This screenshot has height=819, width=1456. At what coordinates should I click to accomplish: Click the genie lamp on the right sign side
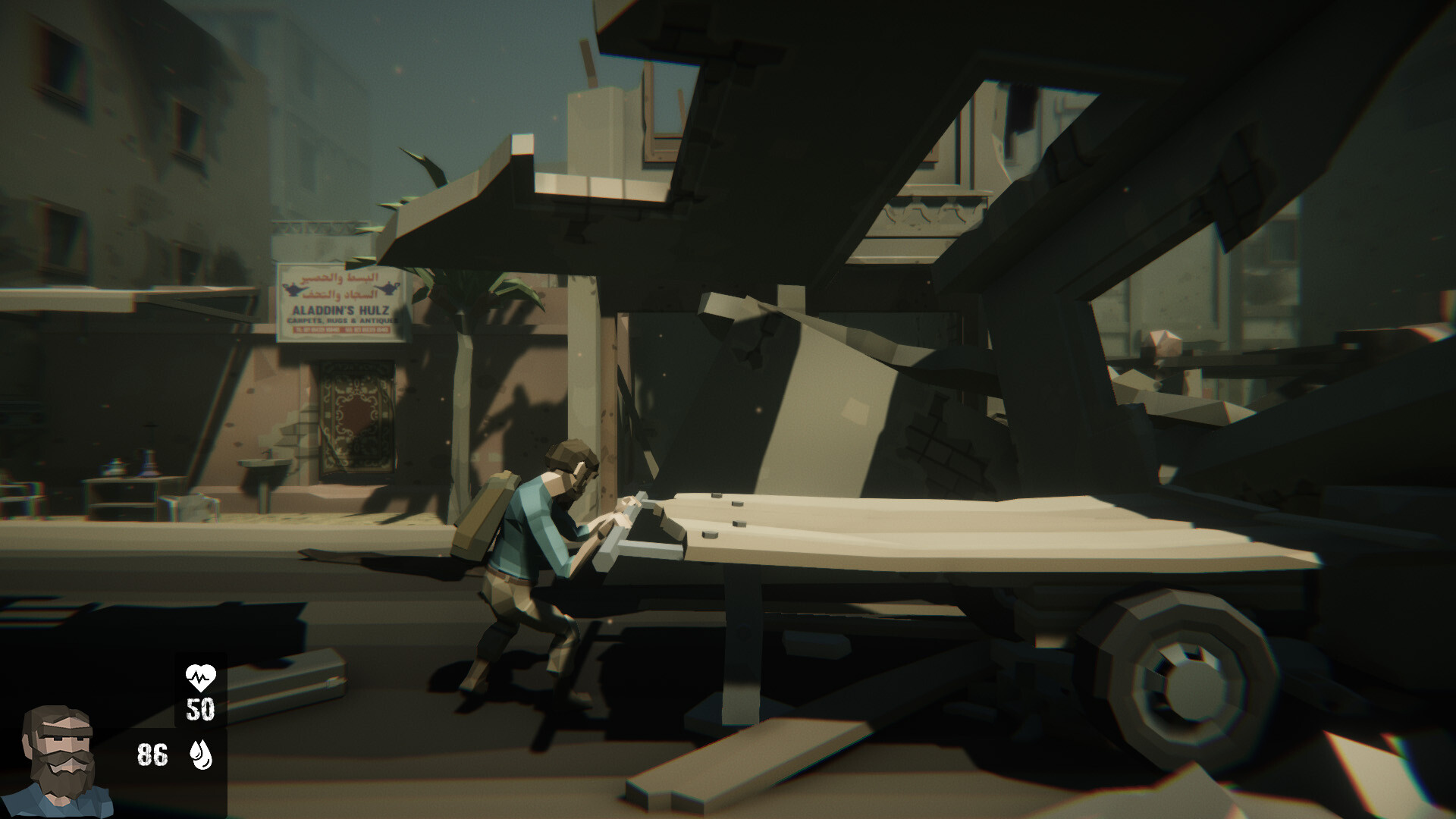(x=388, y=289)
